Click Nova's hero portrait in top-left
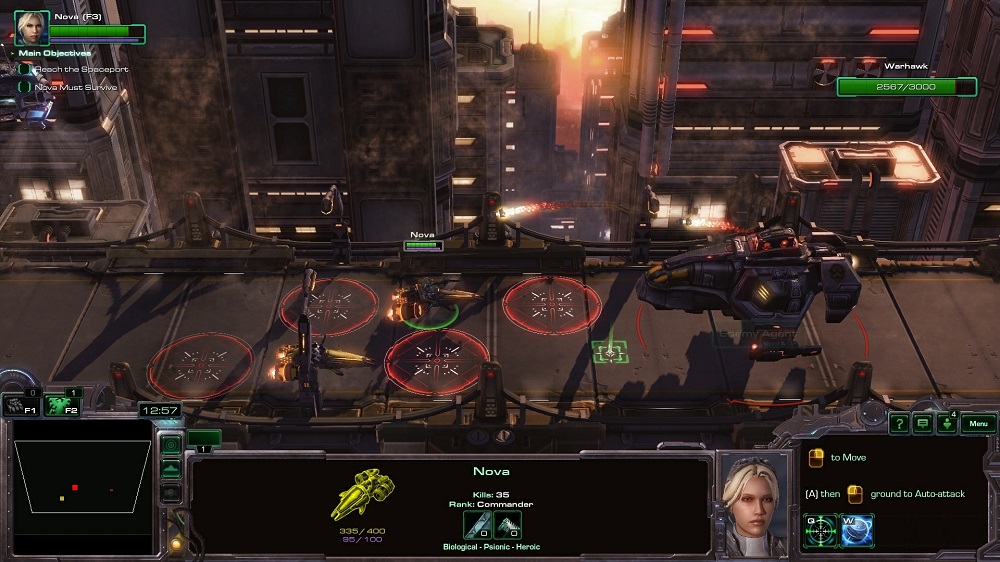The height and width of the screenshot is (562, 1000). [x=31, y=27]
